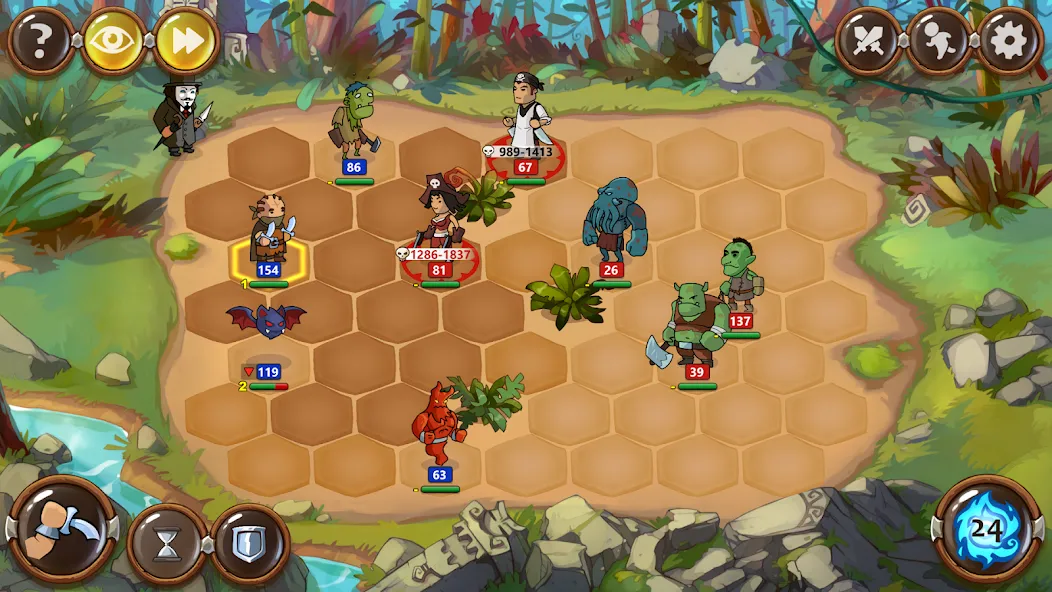Defend using the shield button

(250, 544)
